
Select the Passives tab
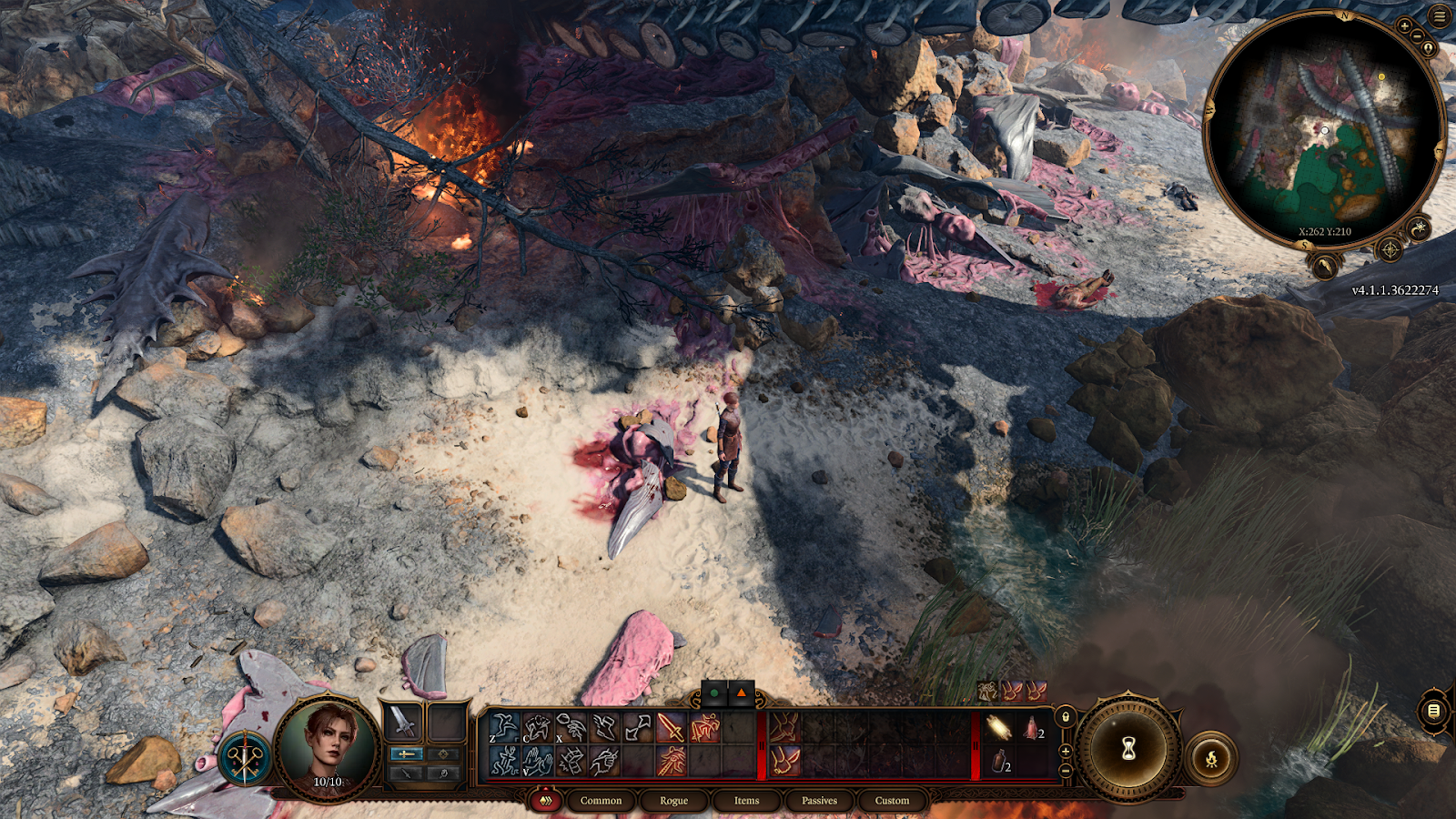click(819, 801)
